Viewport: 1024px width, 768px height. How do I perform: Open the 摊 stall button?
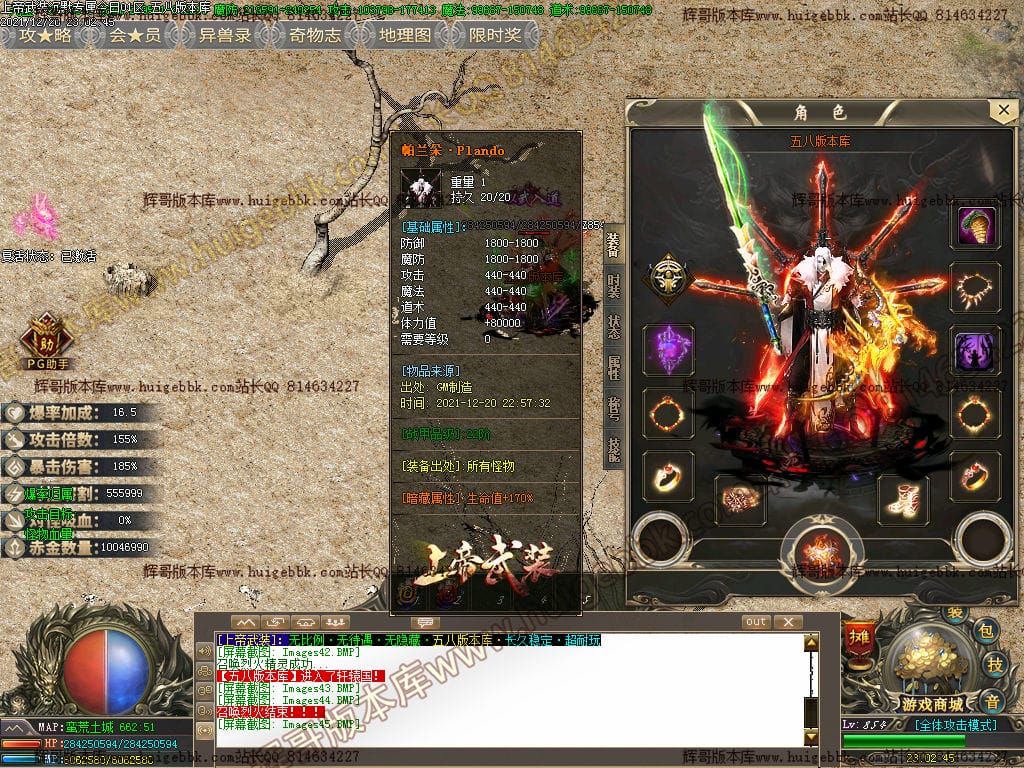(858, 637)
